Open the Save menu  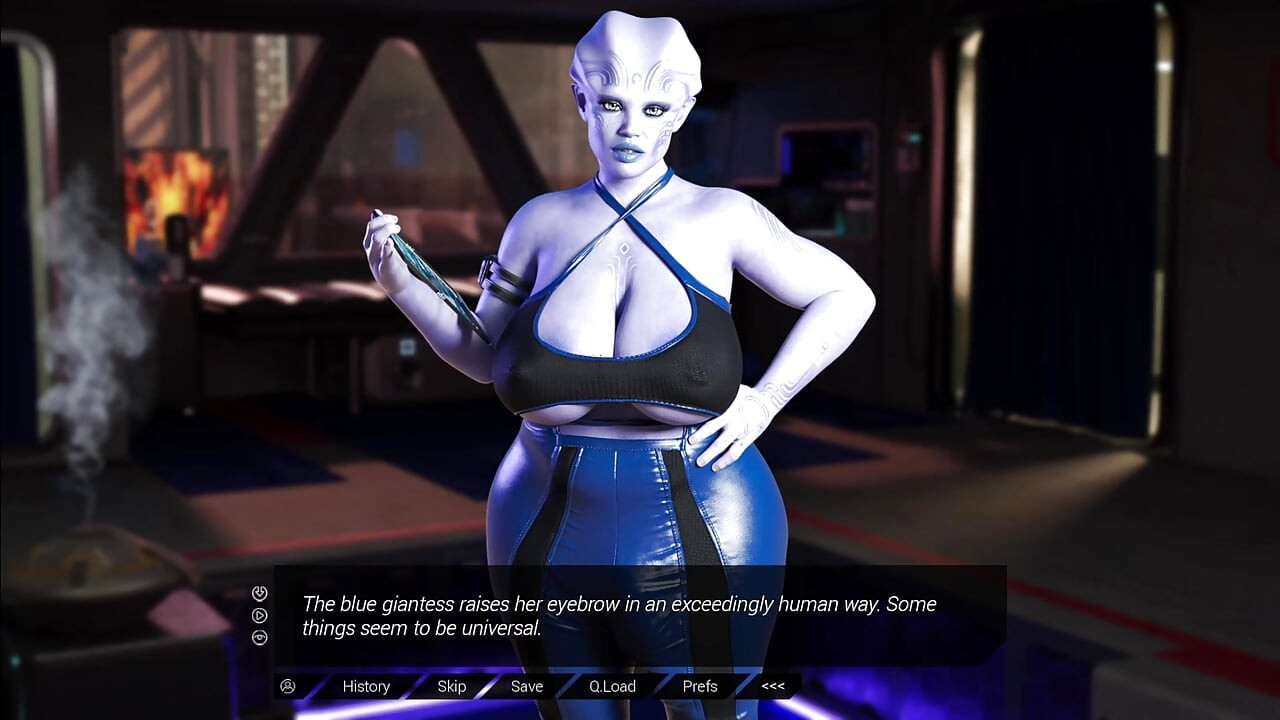(527, 686)
